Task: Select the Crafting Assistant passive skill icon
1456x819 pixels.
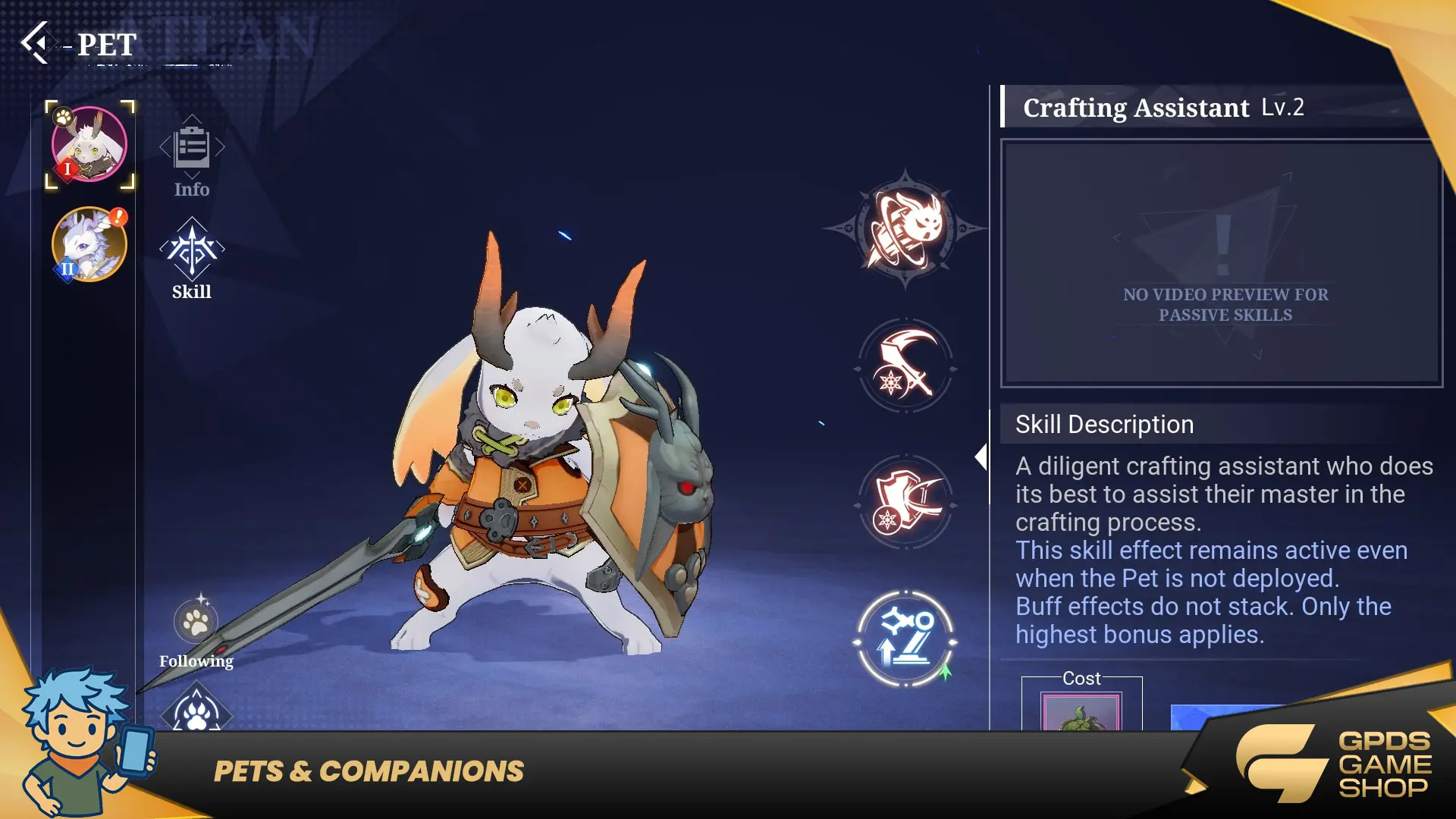Action: [905, 640]
